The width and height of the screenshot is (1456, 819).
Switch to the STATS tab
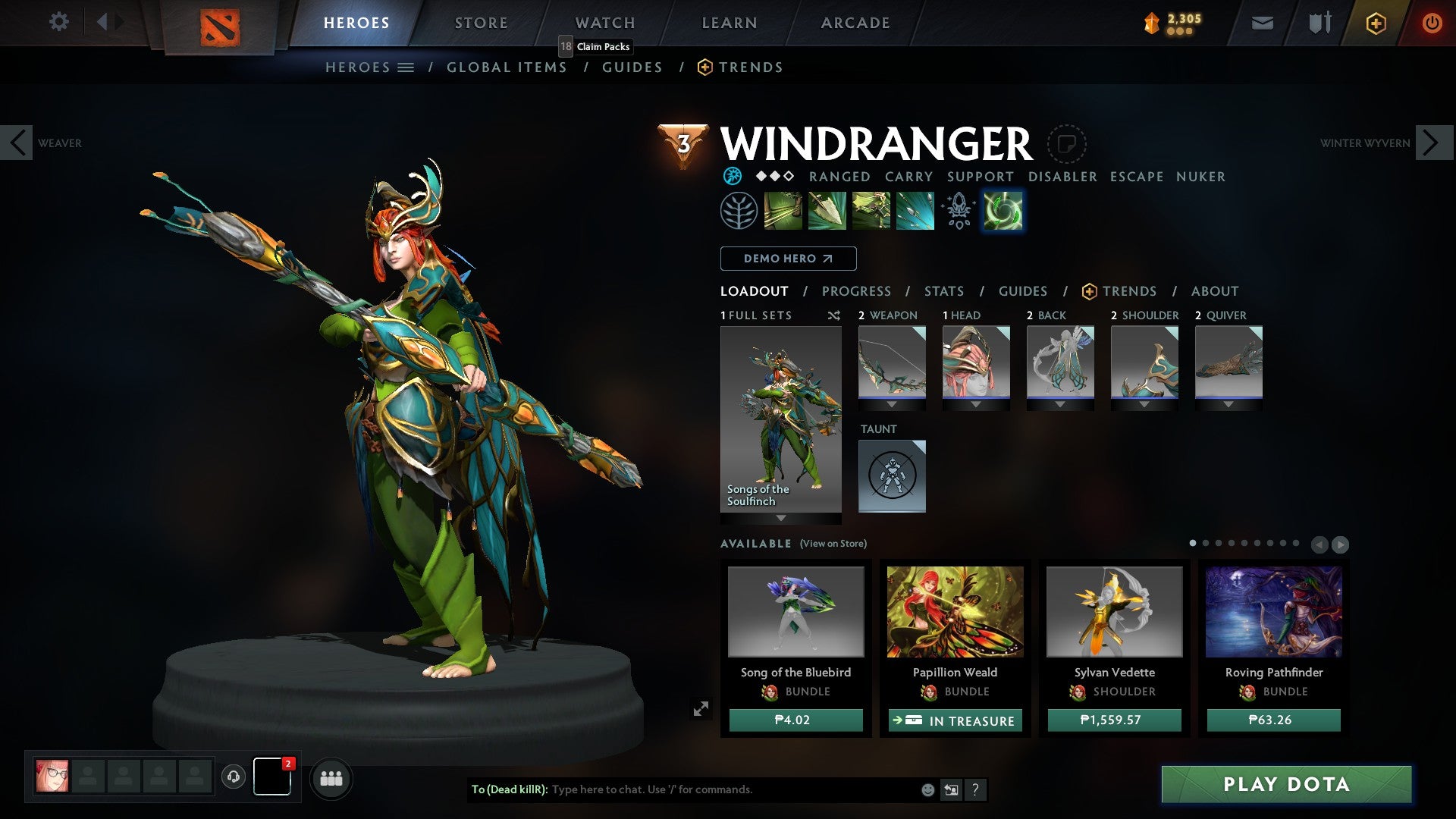pos(944,290)
